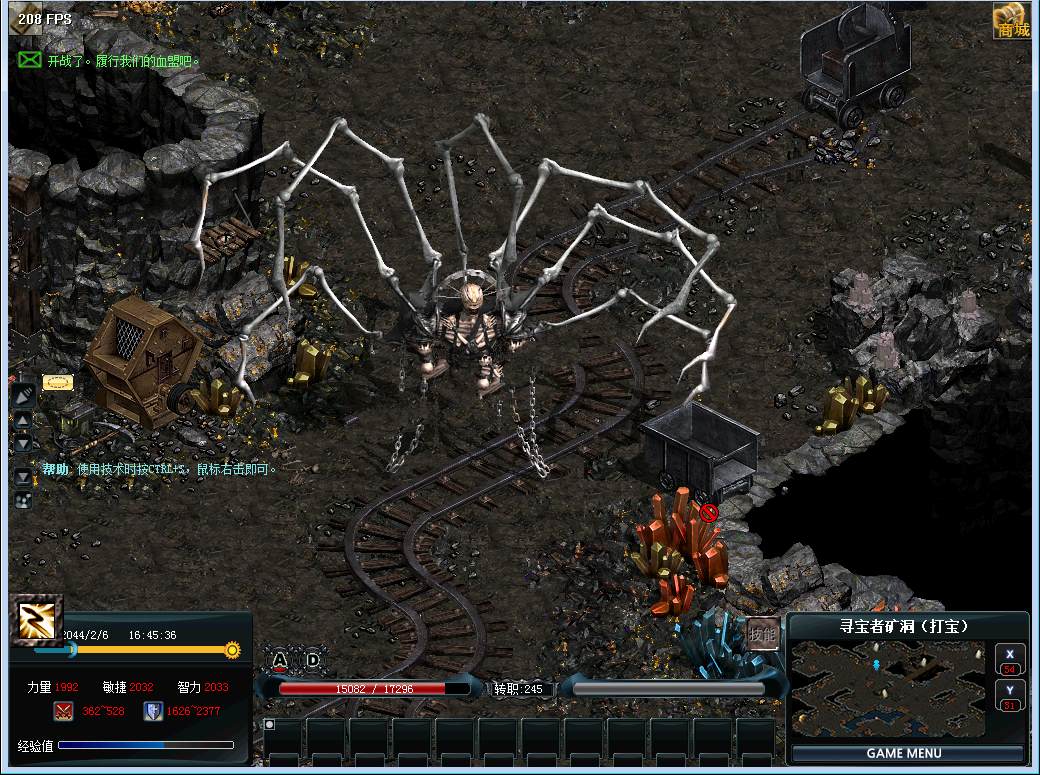Screen dimensions: 1040x775
Task: Select the A mode button
Action: [x=280, y=659]
